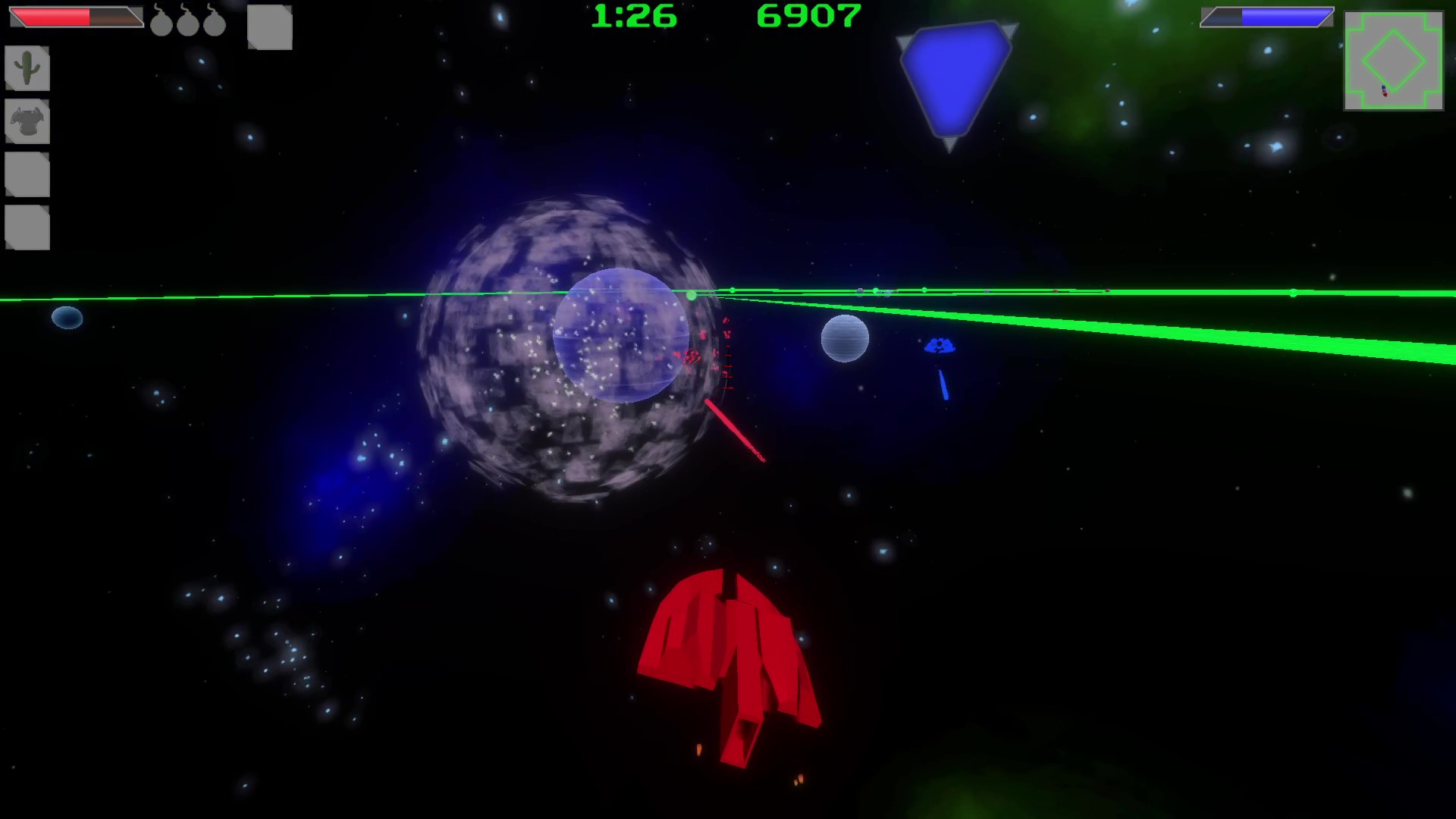Select the armor chestplate powerup icon
This screenshot has width=1456, height=819.
pos(27,122)
